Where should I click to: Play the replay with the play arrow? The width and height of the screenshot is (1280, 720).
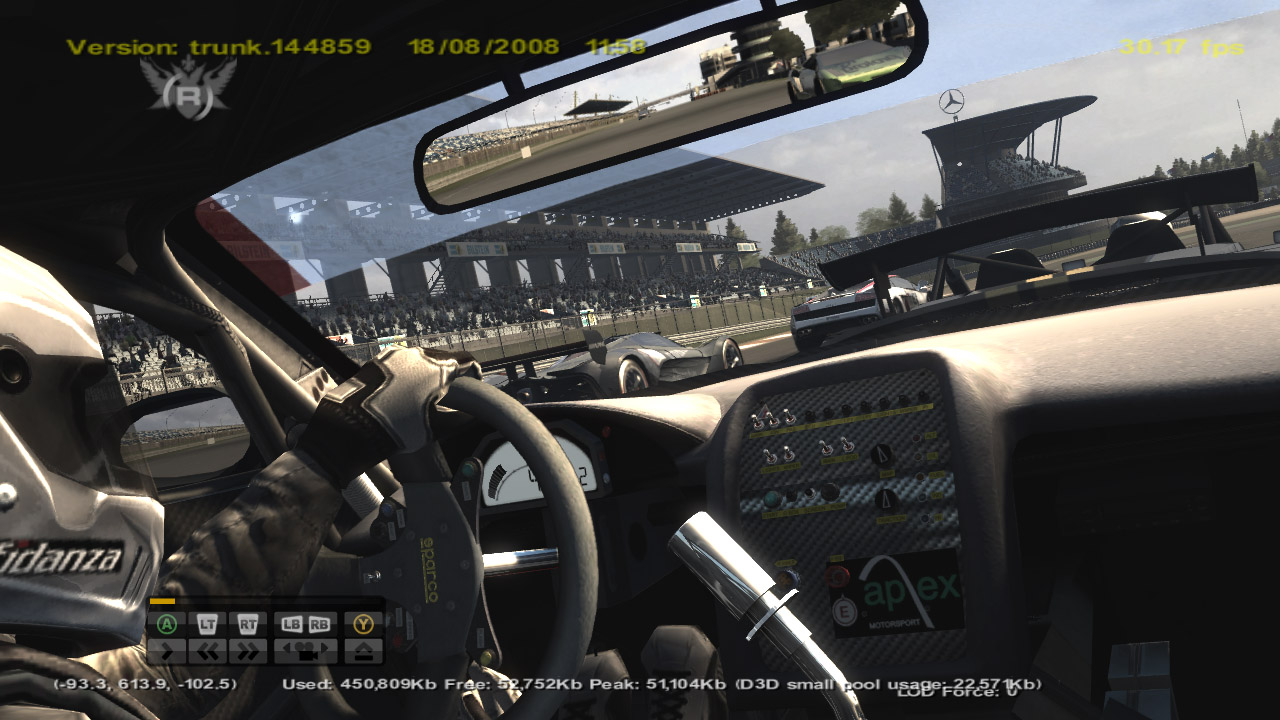pos(167,651)
